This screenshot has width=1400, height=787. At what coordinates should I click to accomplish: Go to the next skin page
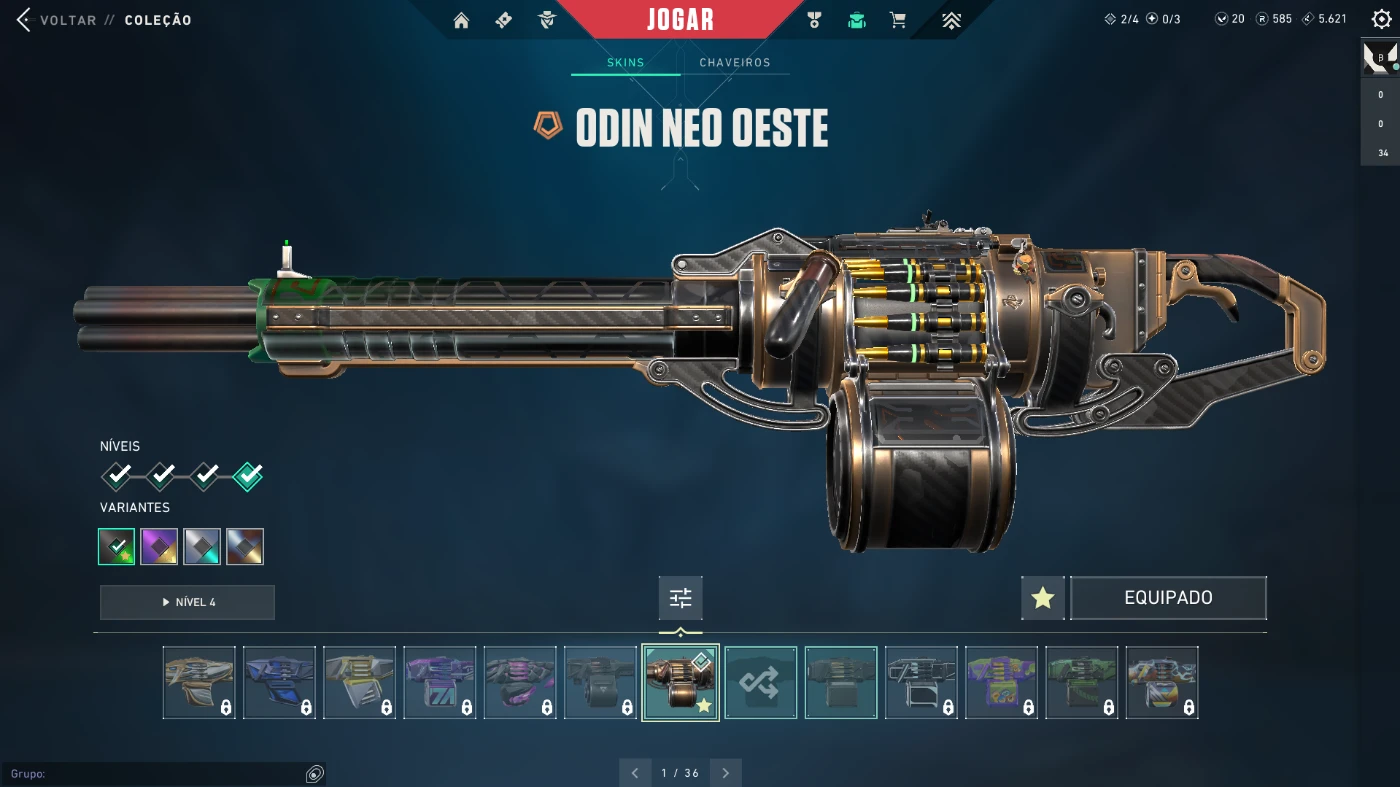coord(725,773)
